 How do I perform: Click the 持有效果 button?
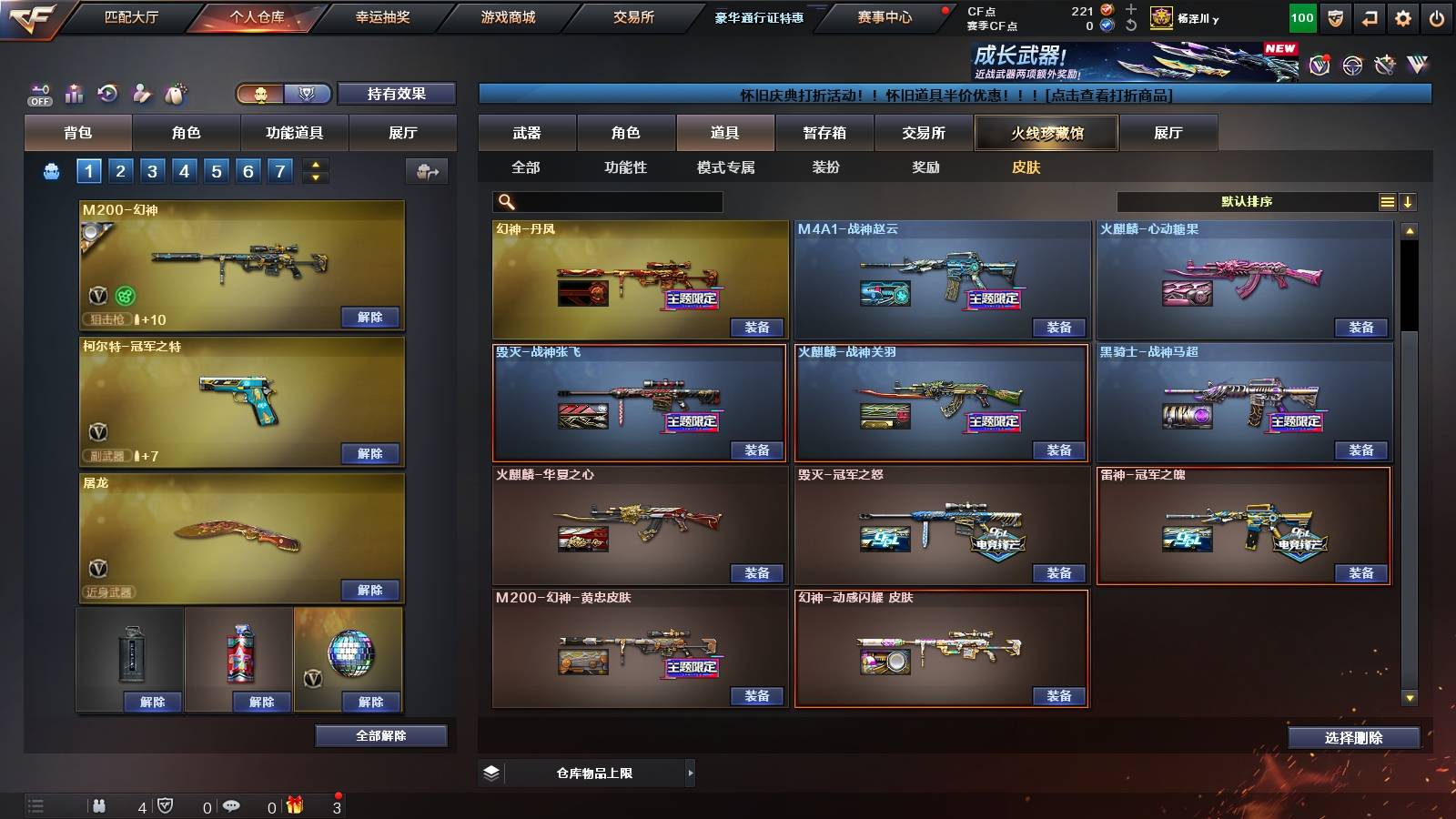tap(397, 94)
